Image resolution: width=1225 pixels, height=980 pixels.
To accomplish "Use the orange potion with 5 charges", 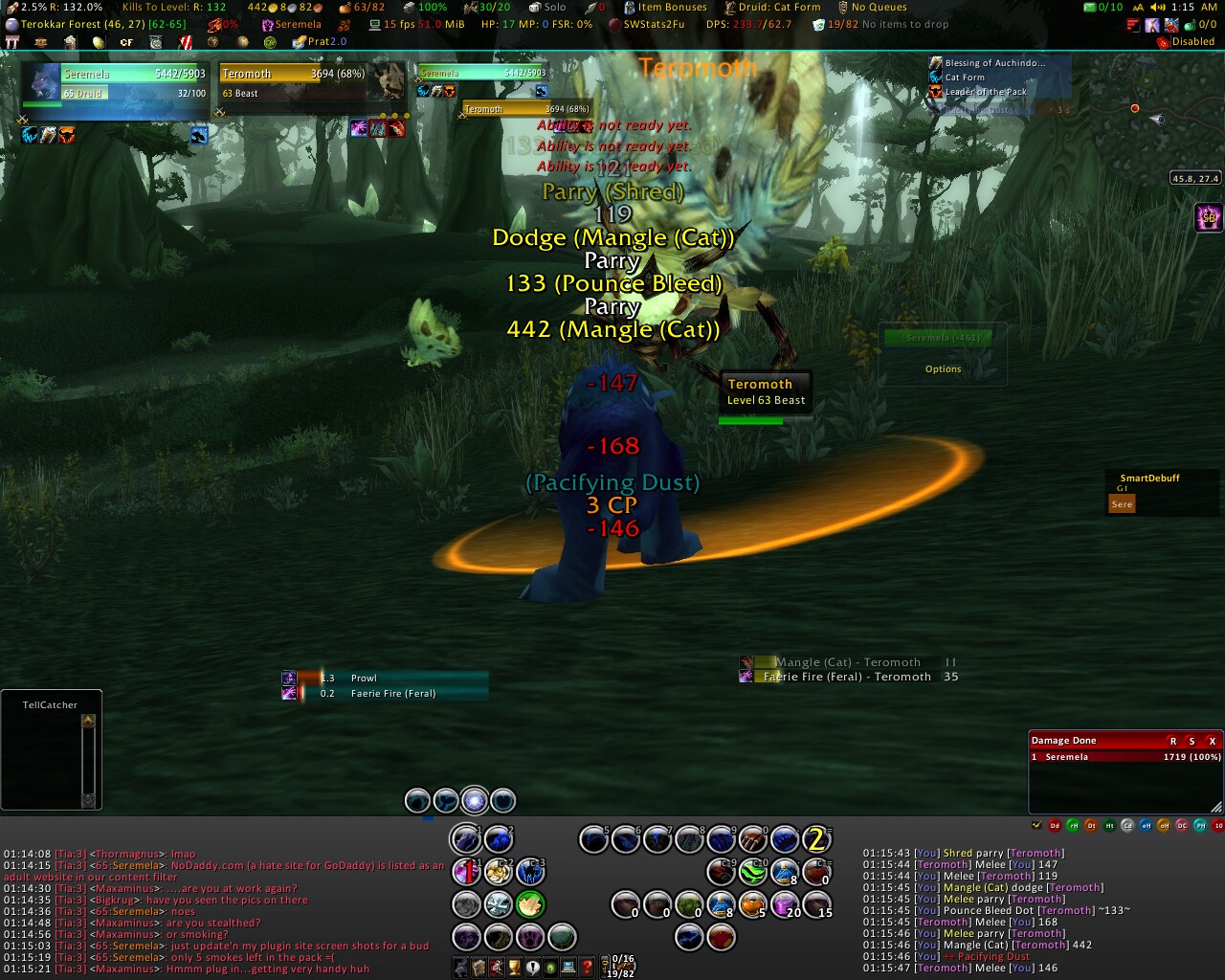I will 753,904.
